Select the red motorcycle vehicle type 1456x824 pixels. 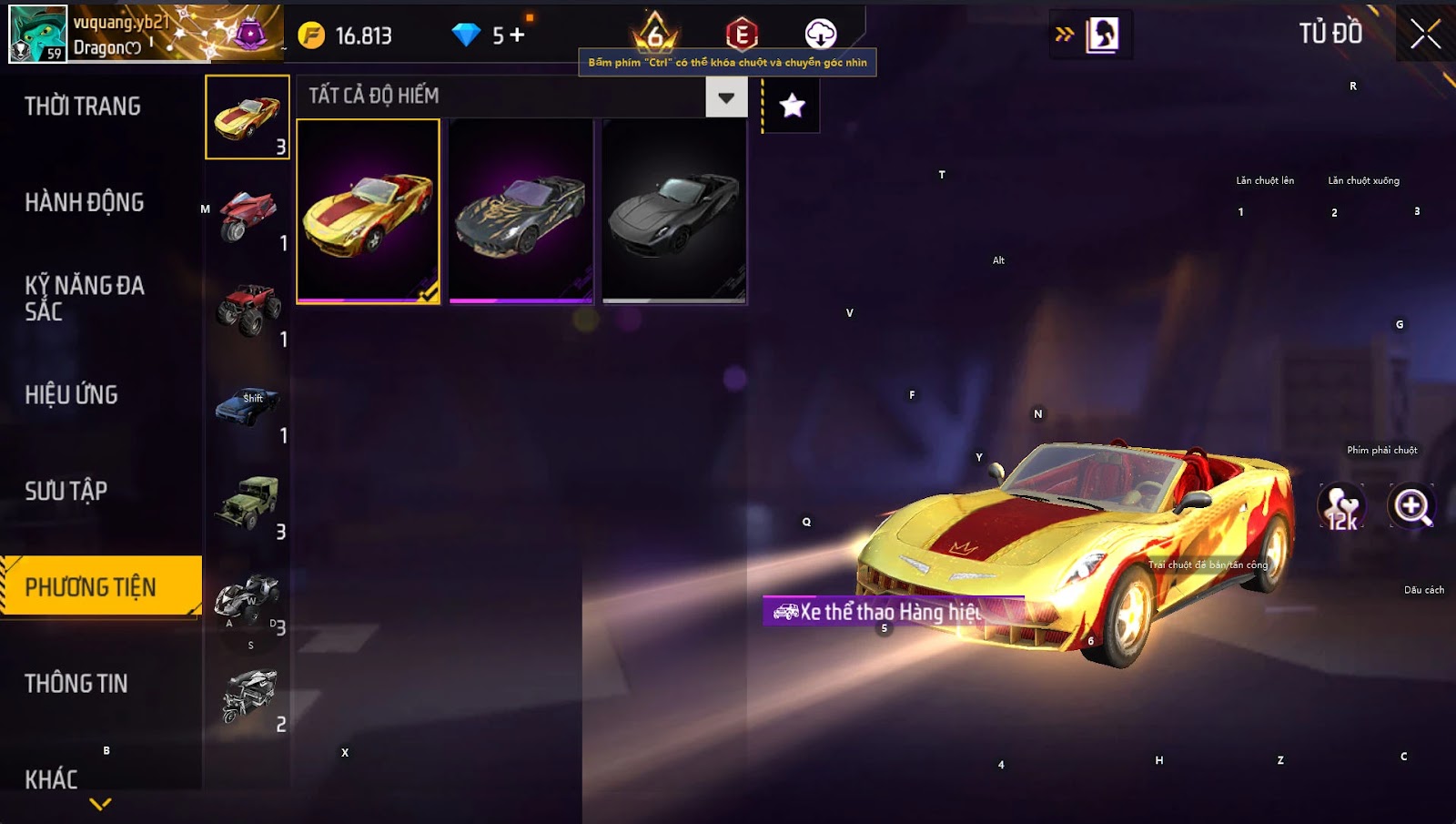(248, 215)
